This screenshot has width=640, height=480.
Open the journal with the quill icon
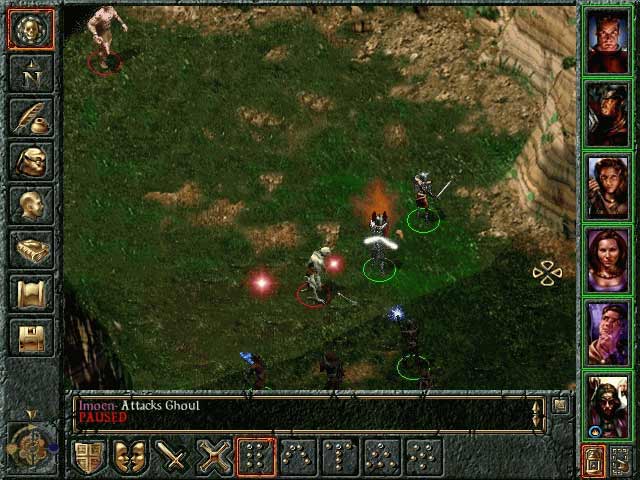[31, 118]
